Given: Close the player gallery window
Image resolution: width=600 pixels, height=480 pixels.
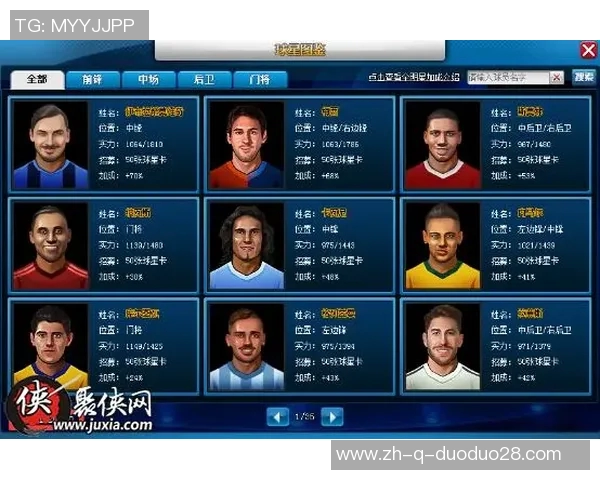Looking at the screenshot, I should point(588,49).
